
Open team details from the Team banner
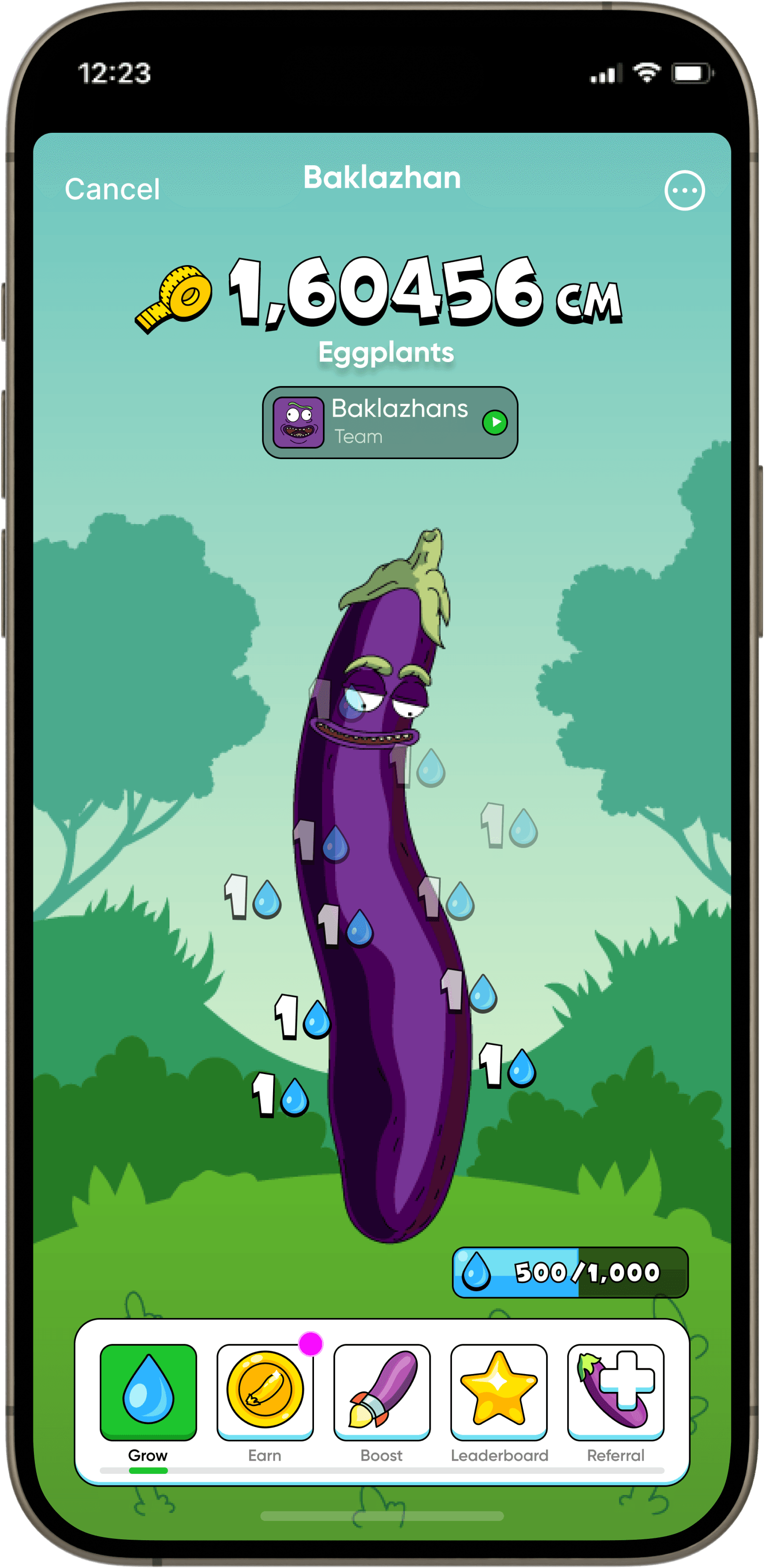pyautogui.click(x=389, y=423)
